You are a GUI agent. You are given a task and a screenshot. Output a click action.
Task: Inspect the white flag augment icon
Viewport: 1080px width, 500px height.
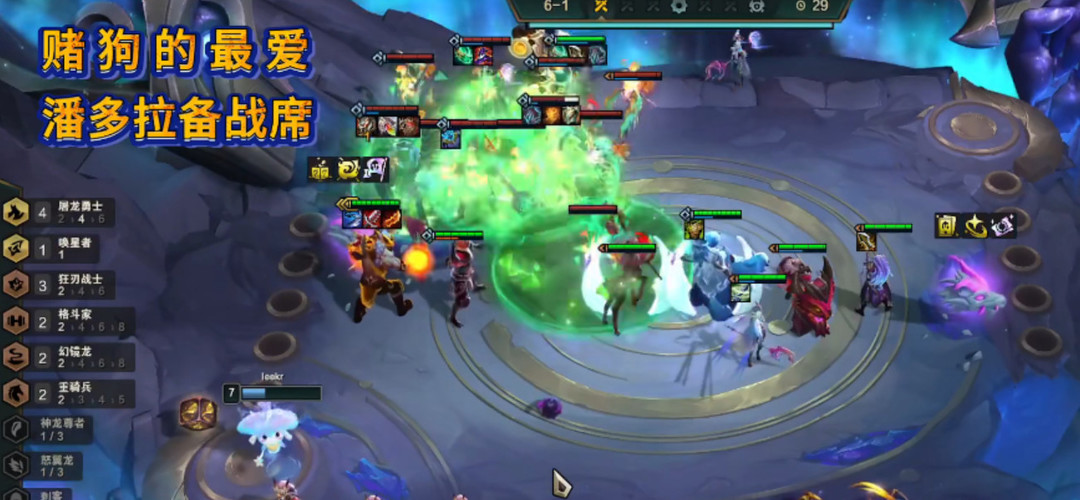(x=376, y=169)
